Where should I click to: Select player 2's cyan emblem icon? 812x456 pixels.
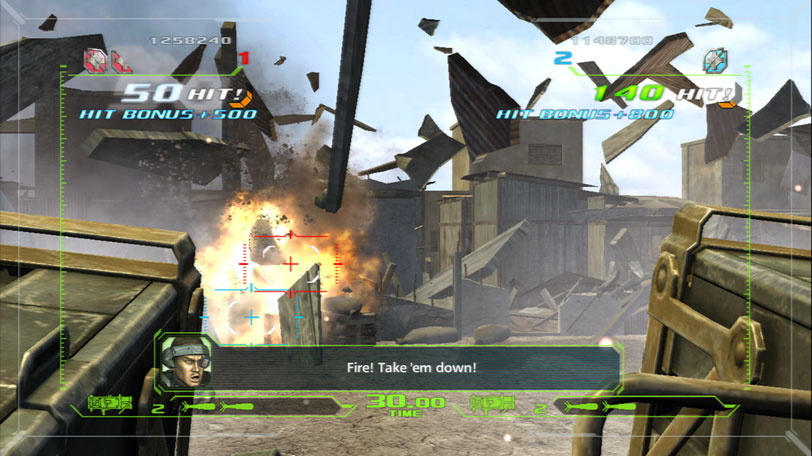pyautogui.click(x=714, y=59)
